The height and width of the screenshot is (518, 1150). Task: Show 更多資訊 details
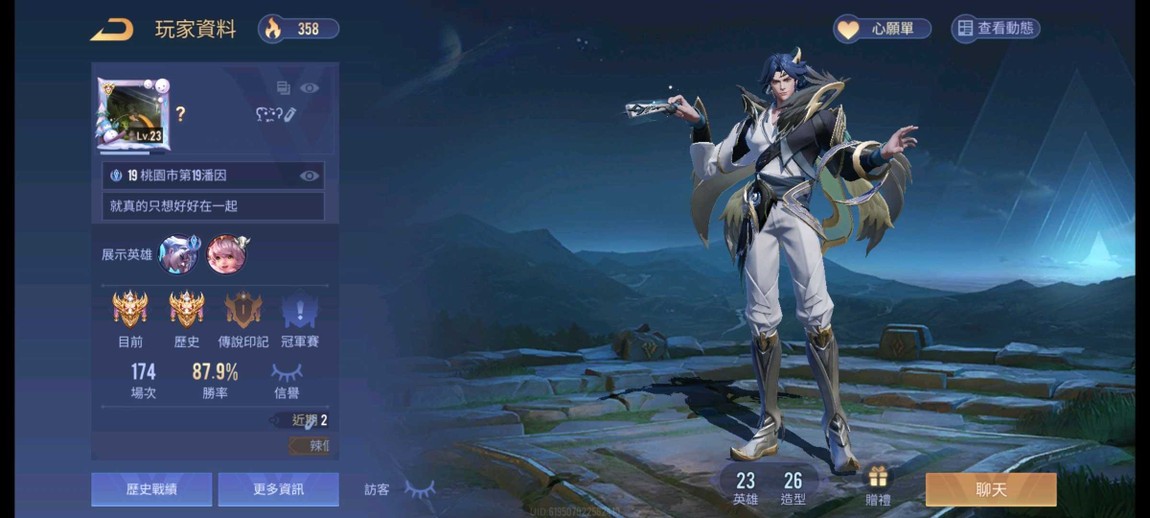point(278,490)
